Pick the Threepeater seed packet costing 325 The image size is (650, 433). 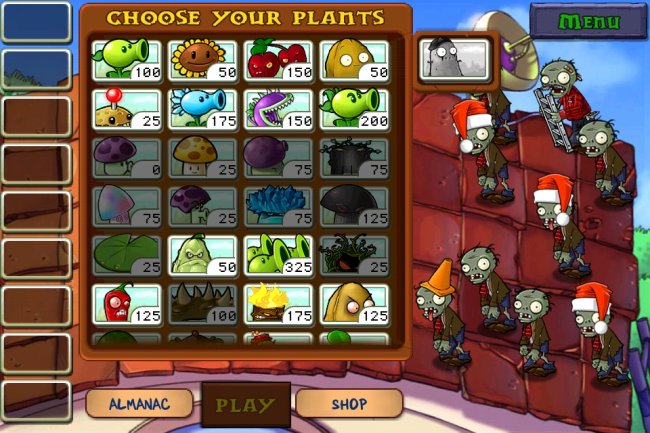click(x=277, y=255)
